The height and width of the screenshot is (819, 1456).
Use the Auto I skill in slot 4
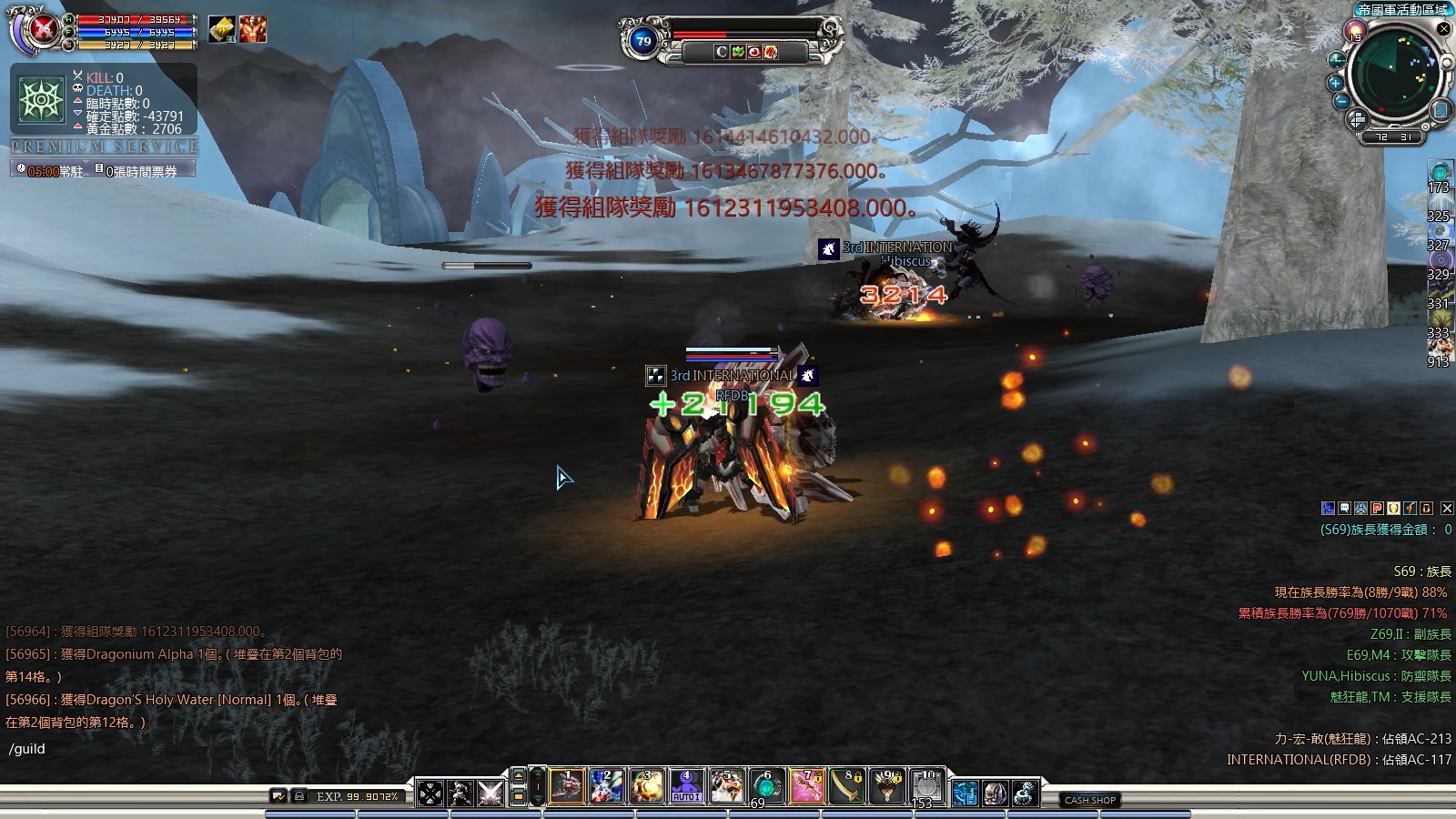pyautogui.click(x=686, y=787)
